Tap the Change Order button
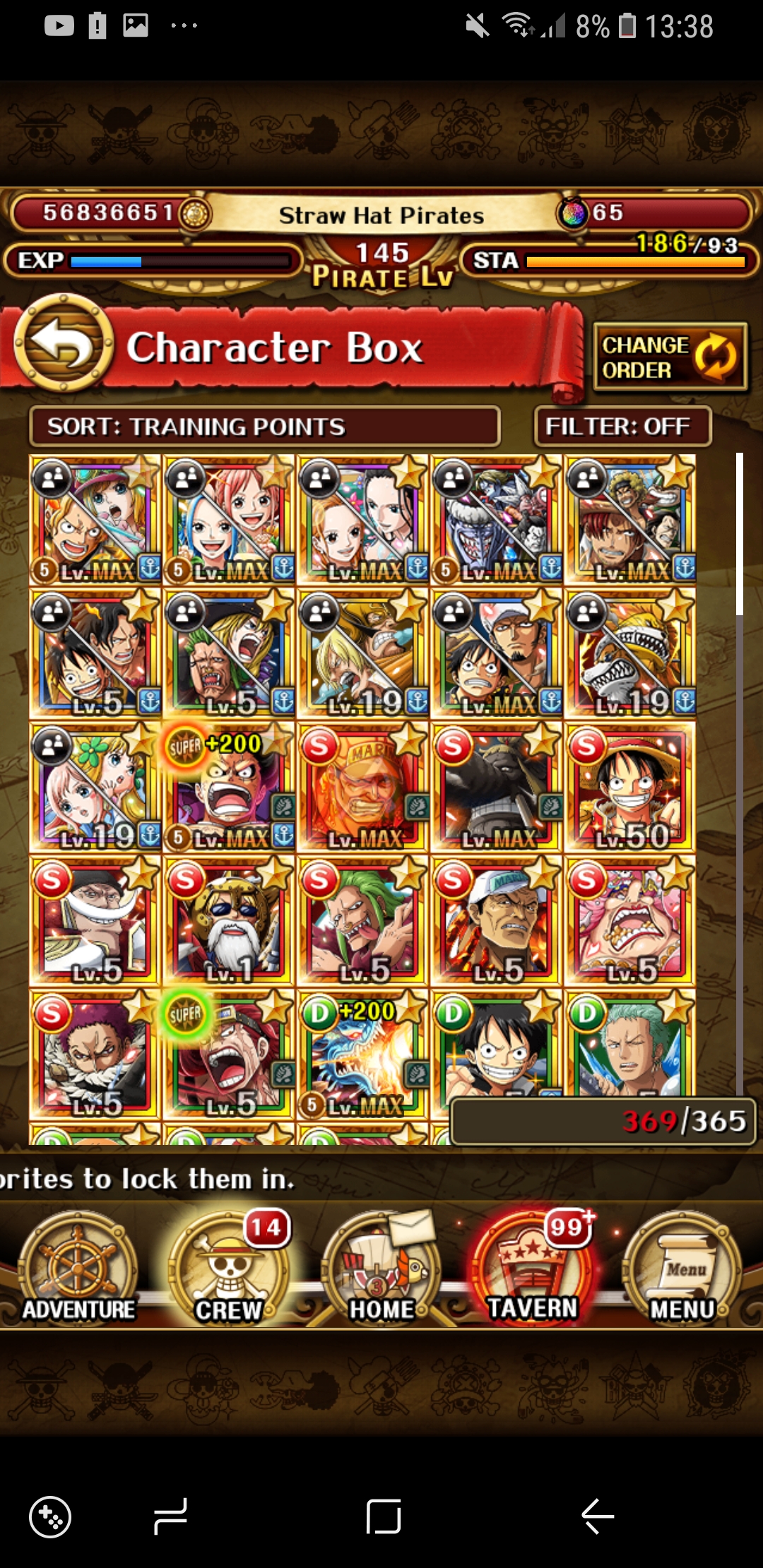The image size is (763, 1568). coord(670,357)
